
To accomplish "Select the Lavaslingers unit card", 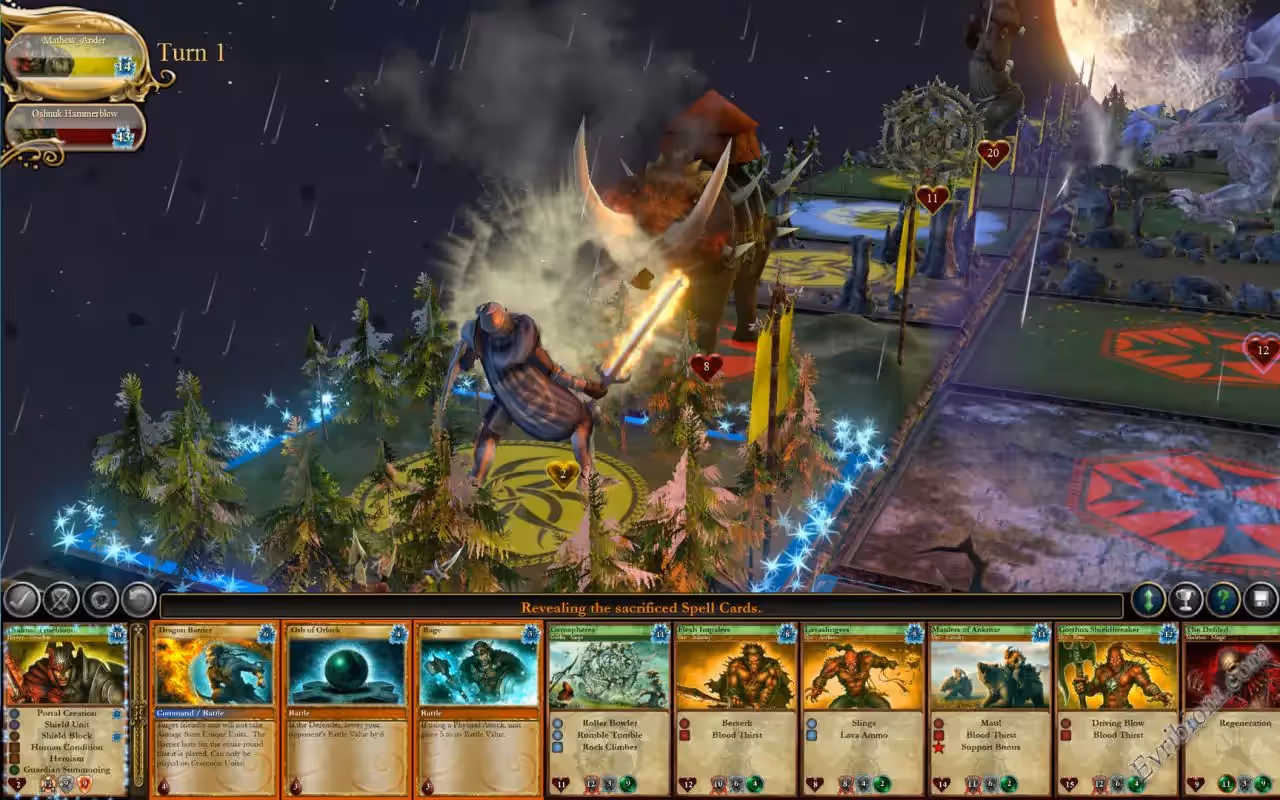I will pyautogui.click(x=863, y=710).
